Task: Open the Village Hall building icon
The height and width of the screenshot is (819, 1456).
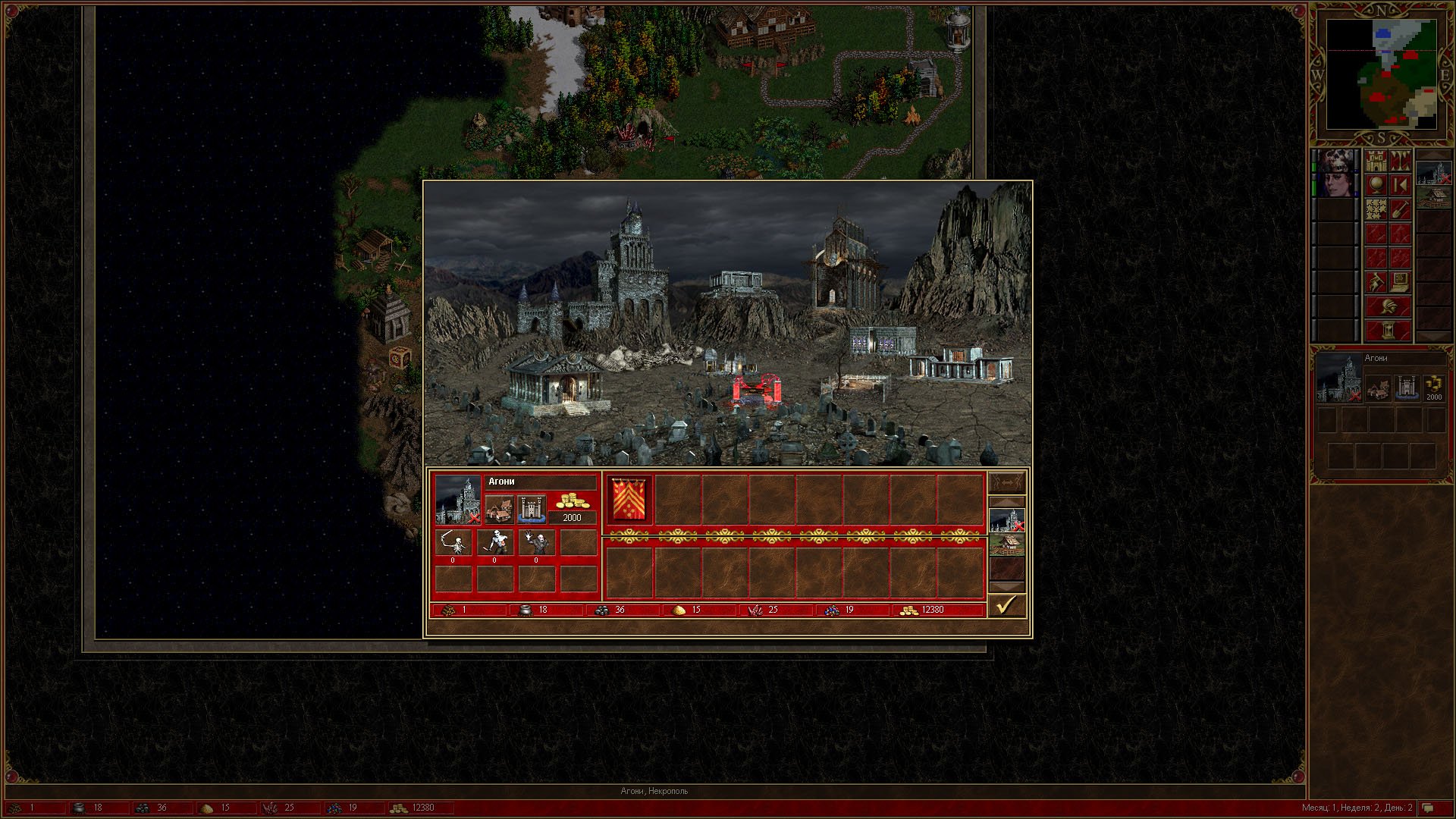Action: click(499, 509)
